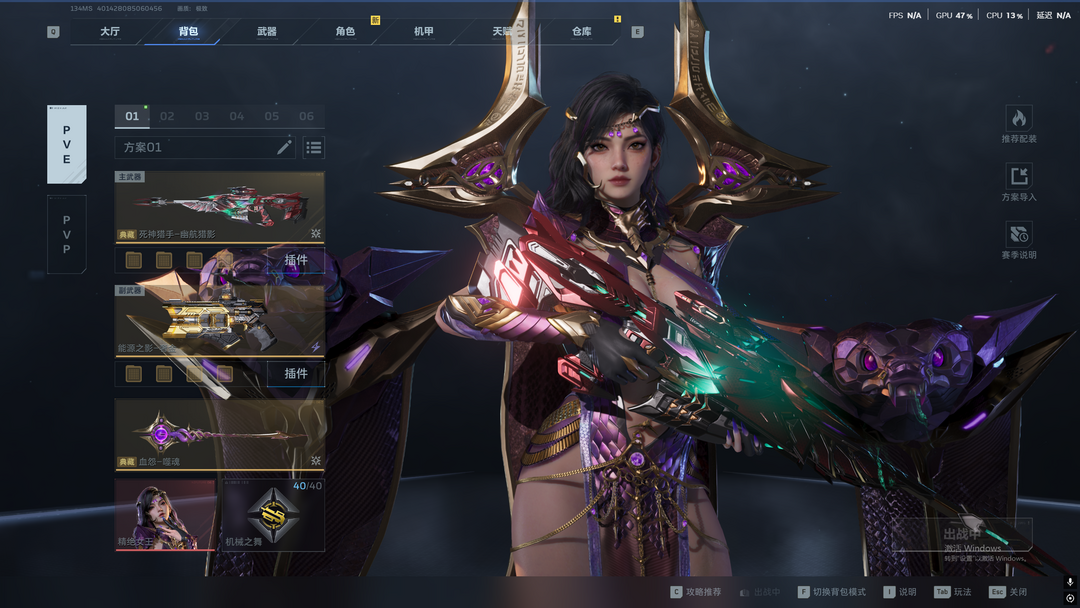Image resolution: width=1080 pixels, height=608 pixels.
Task: Open the 武器 weapons tab
Action: (x=267, y=32)
